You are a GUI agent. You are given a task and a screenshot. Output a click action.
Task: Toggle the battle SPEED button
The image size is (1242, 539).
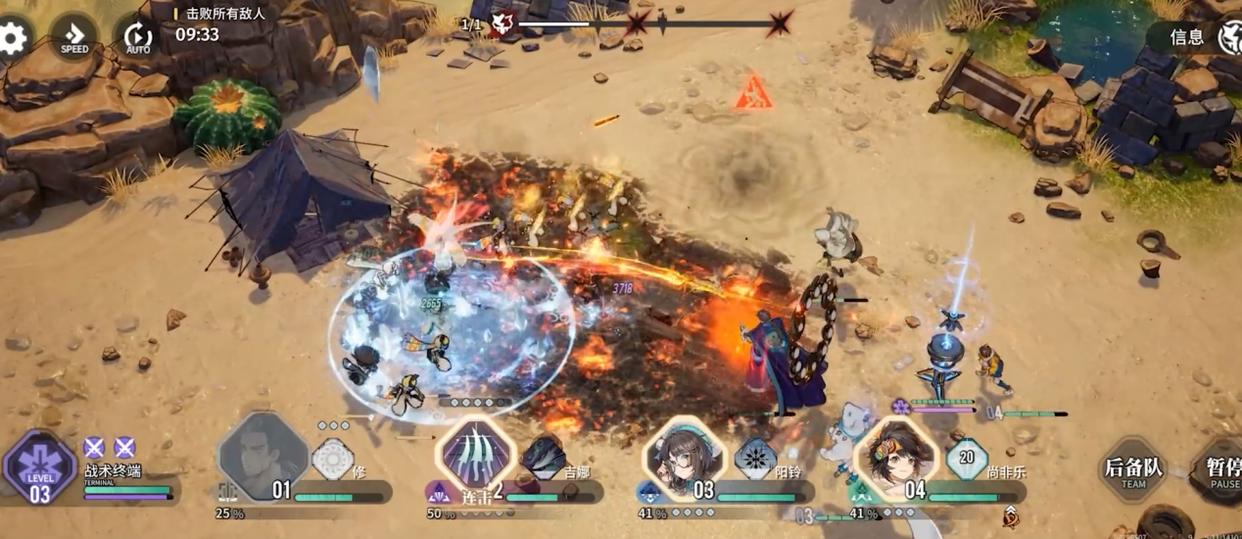(x=74, y=38)
